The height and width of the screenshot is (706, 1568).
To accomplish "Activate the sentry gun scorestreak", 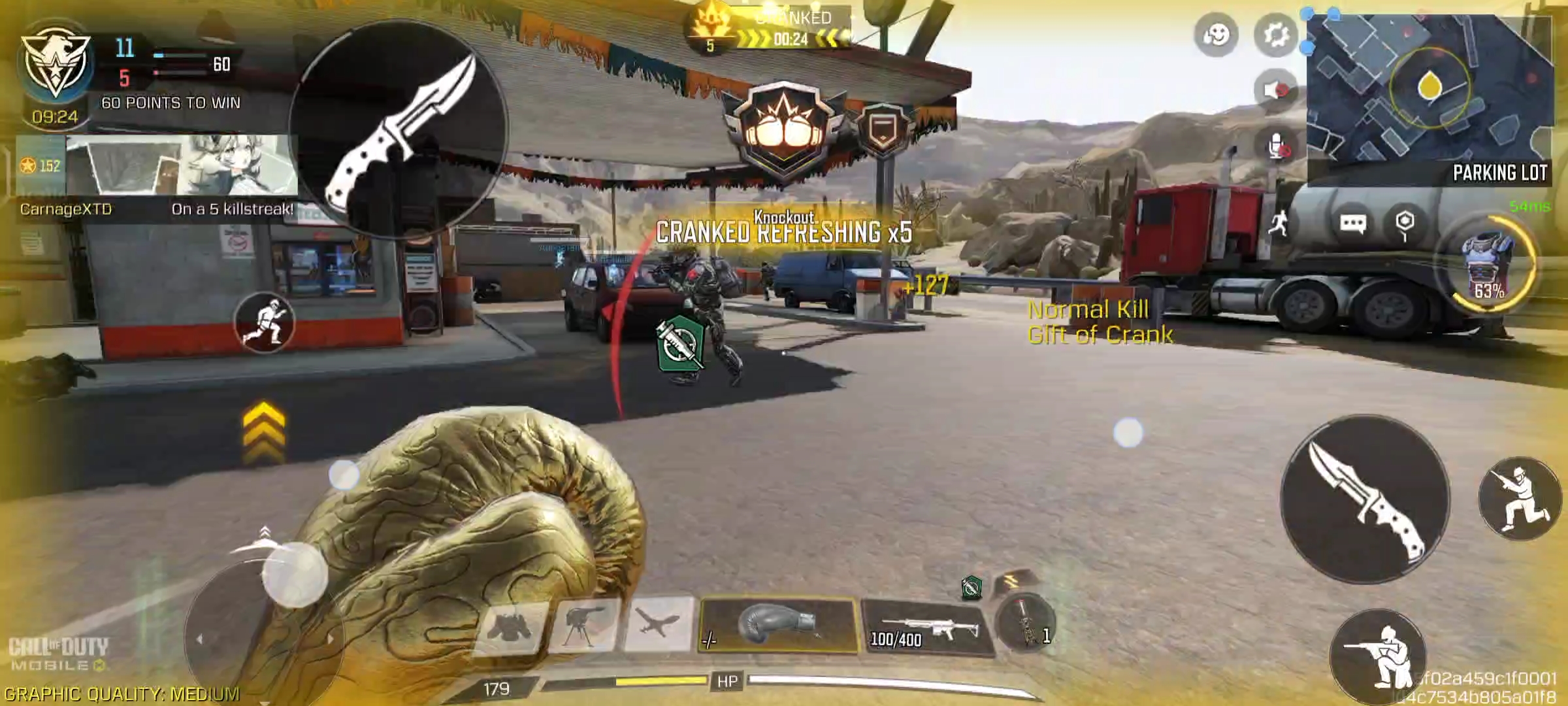I will click(583, 626).
